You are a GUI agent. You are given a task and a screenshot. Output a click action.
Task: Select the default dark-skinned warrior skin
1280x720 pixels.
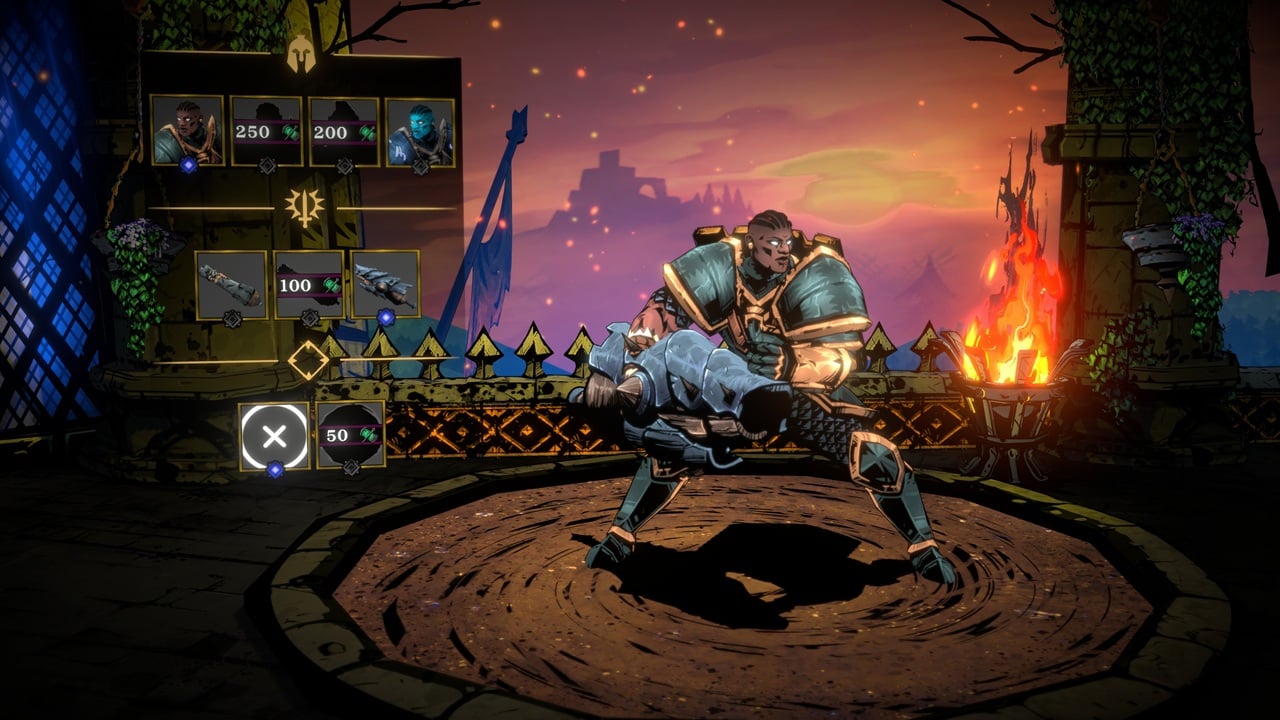coord(187,131)
